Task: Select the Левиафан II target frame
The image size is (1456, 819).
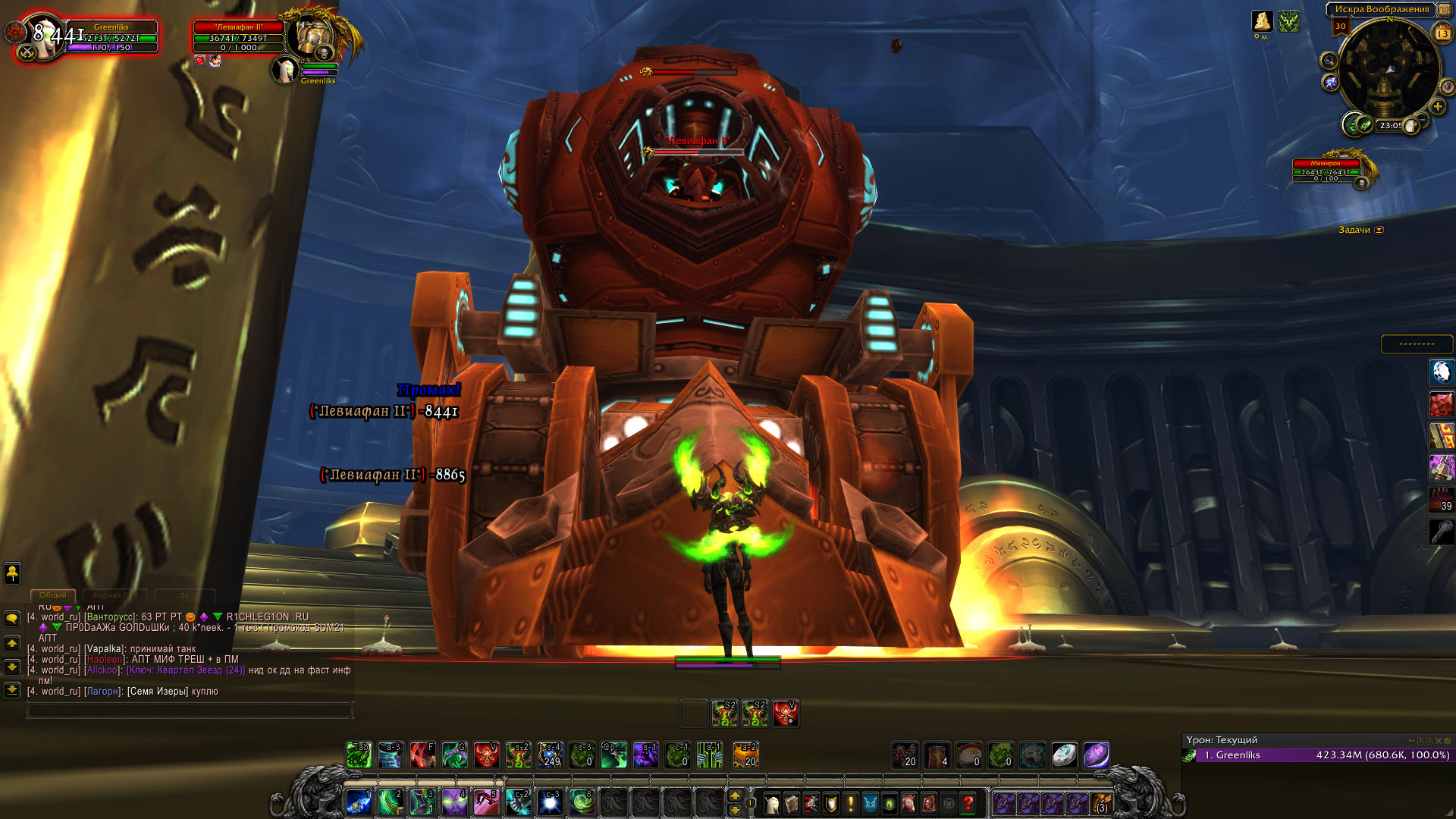Action: [239, 37]
